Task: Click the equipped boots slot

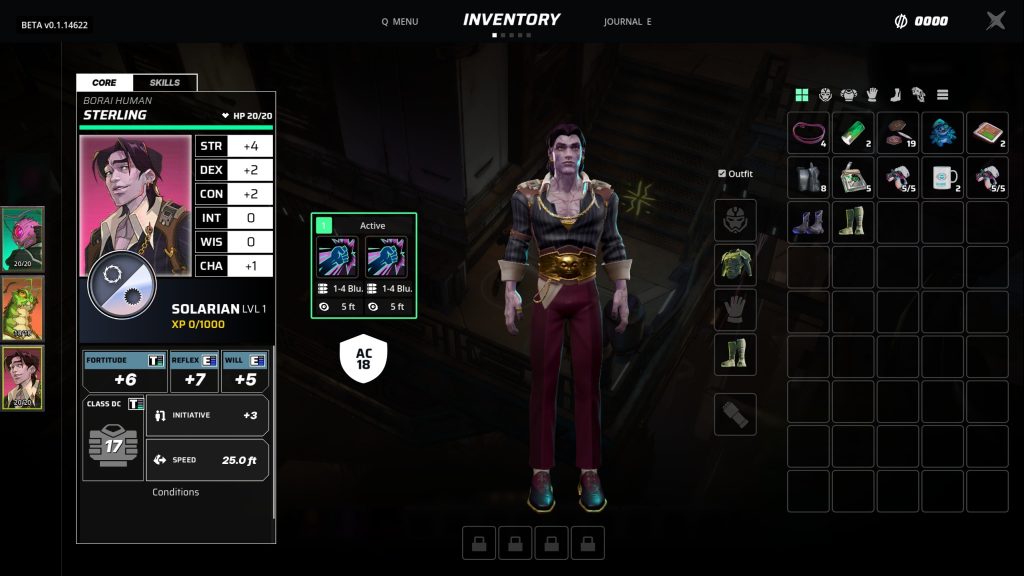Action: click(x=735, y=354)
